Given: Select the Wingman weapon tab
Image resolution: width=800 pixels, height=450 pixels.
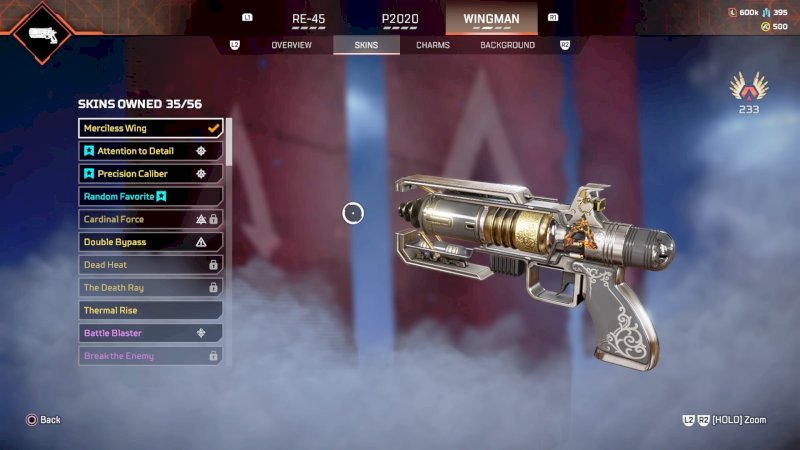Looking at the screenshot, I should (491, 18).
